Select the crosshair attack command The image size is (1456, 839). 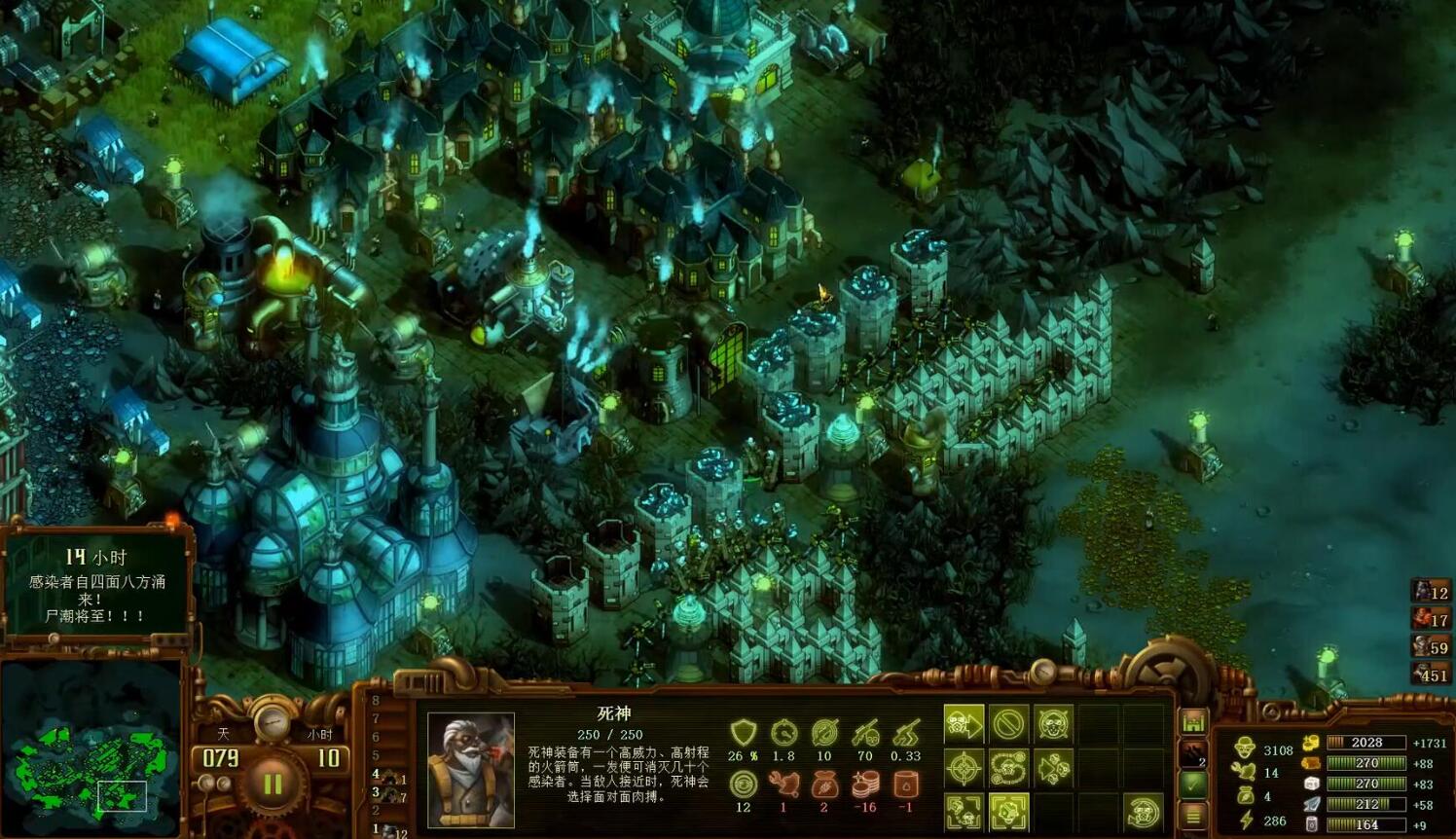[964, 769]
